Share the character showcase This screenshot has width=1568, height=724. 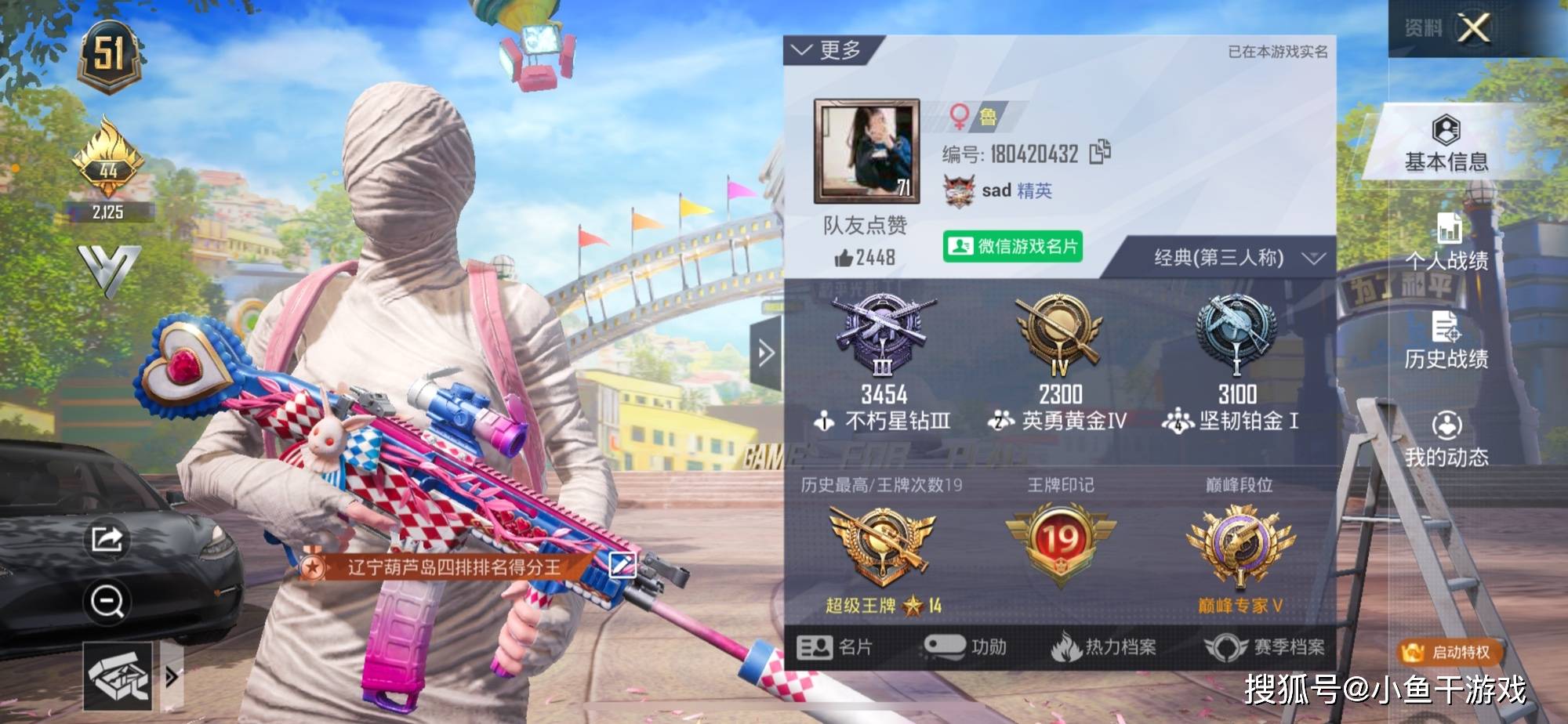click(107, 539)
